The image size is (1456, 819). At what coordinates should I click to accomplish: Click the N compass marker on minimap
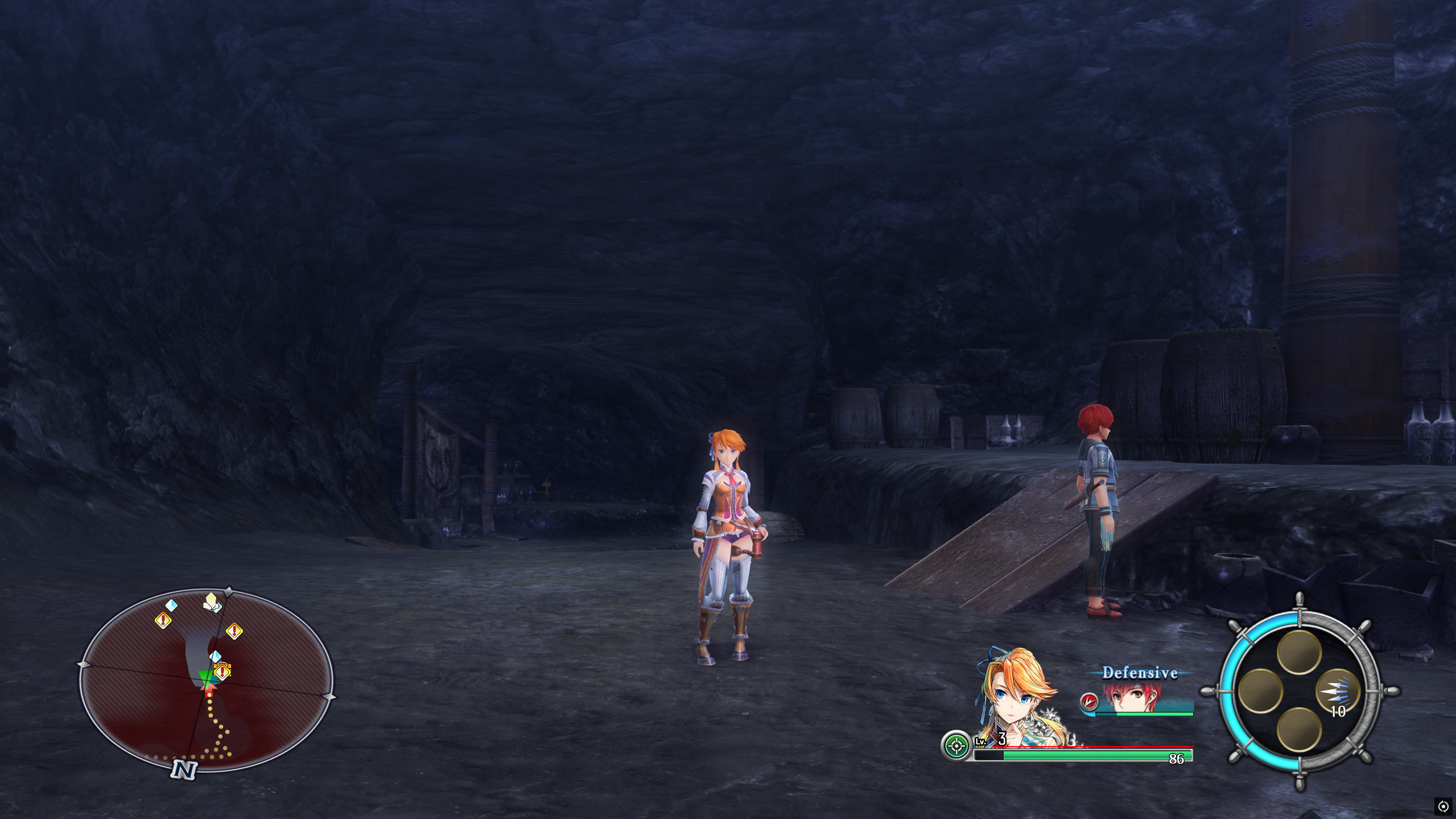pos(183,769)
